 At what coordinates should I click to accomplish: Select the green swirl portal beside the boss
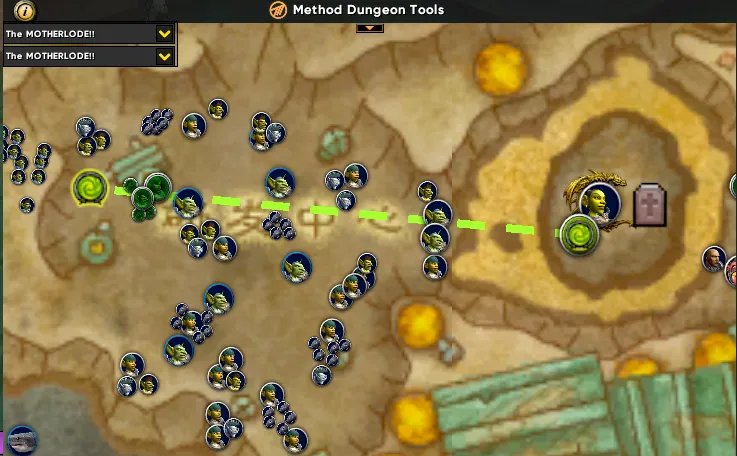pyautogui.click(x=577, y=234)
